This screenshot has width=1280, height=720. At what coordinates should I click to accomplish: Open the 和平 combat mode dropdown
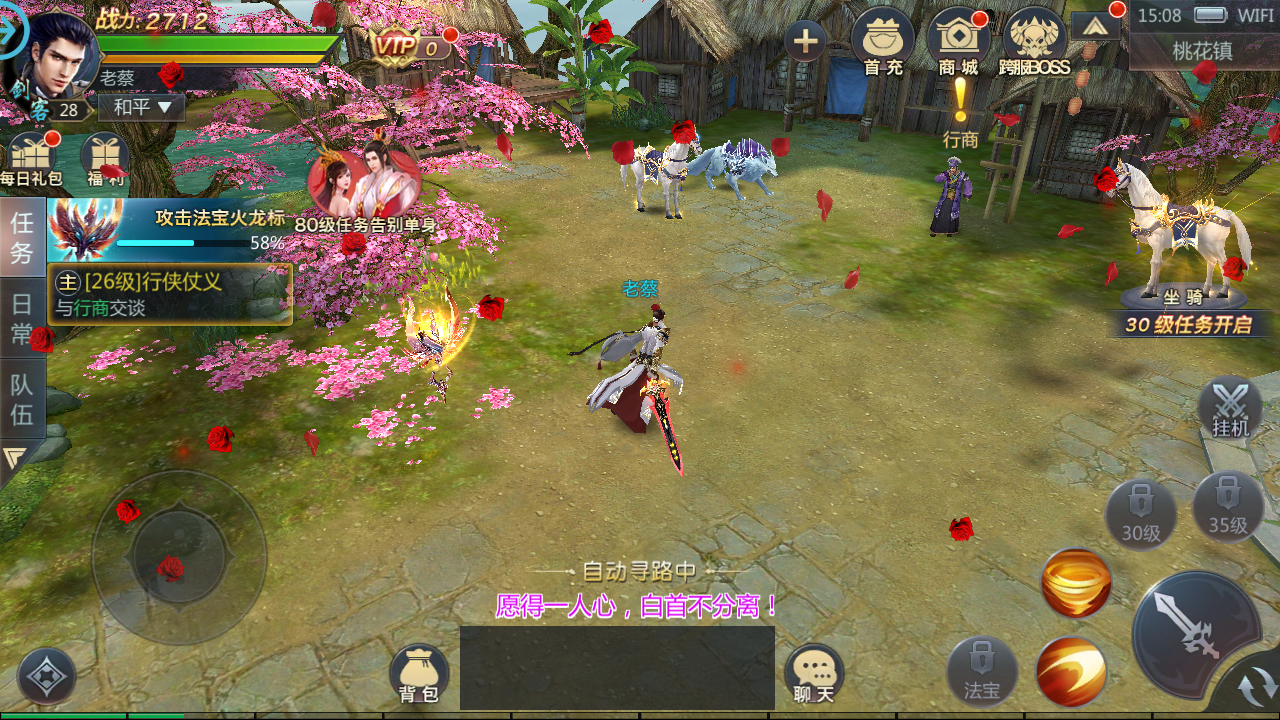point(142,107)
